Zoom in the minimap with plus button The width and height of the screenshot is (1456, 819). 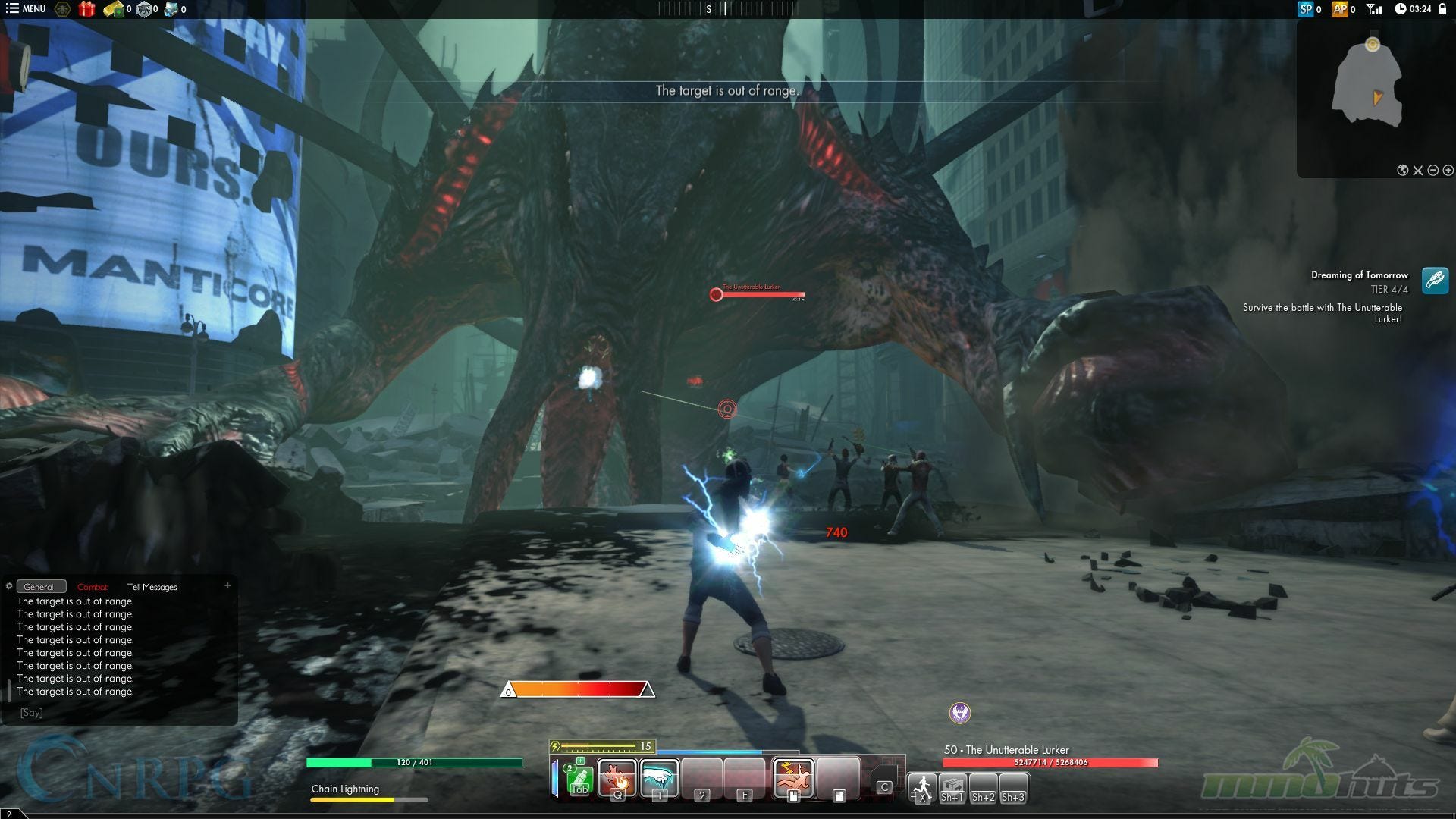click(x=1448, y=171)
